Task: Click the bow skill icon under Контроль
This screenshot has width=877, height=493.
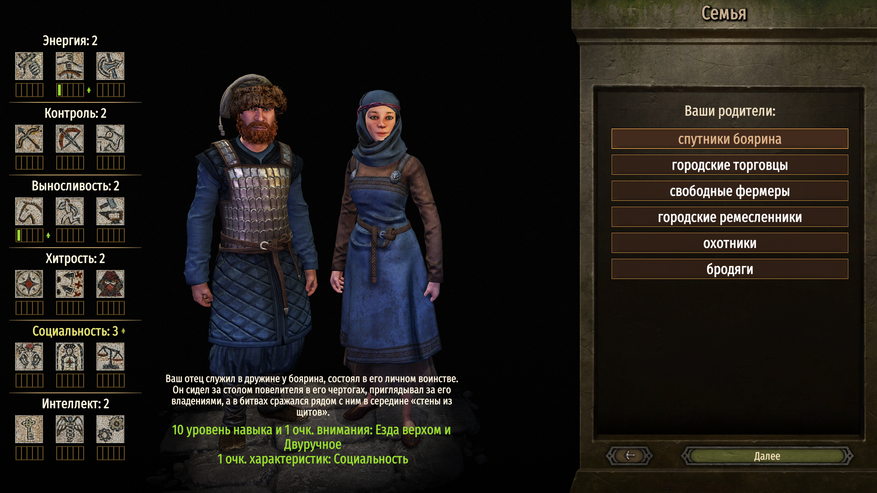Action: click(x=29, y=139)
